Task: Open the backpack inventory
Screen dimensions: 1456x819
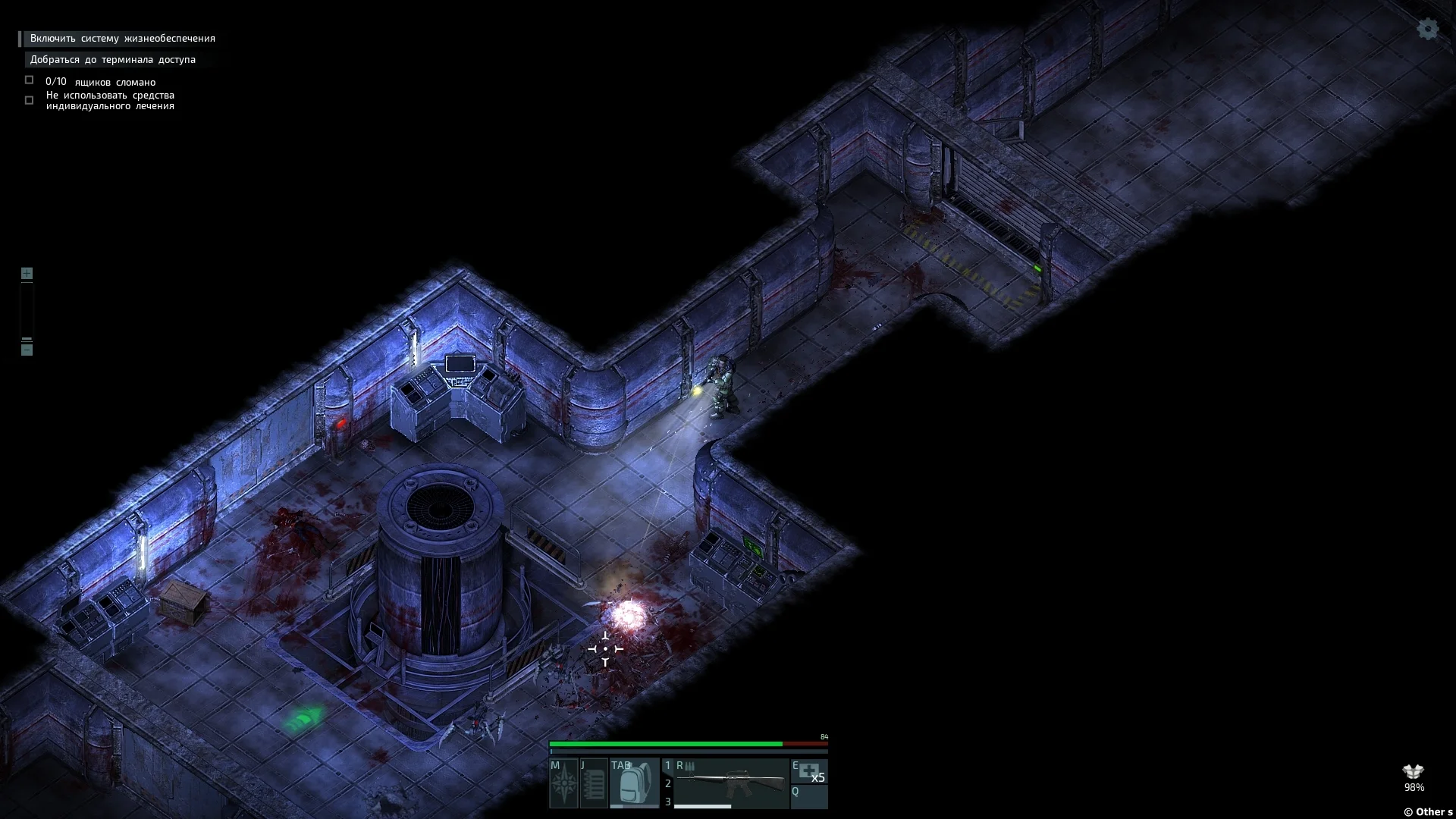Action: click(x=634, y=783)
